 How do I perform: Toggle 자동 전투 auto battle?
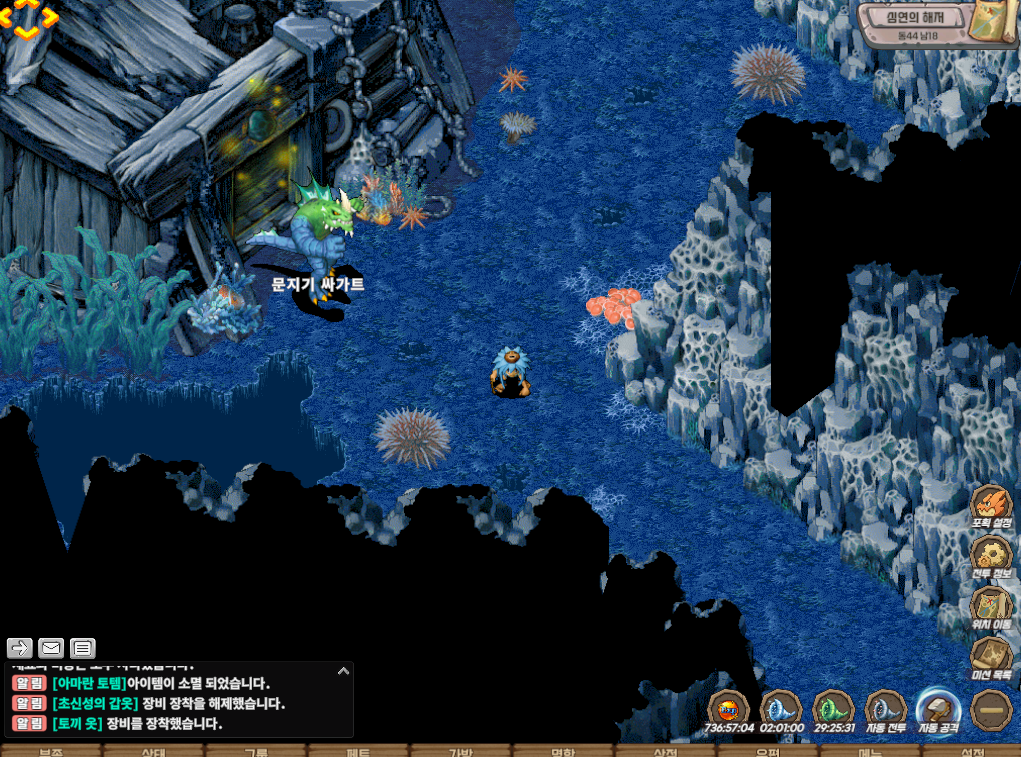pyautogui.click(x=885, y=709)
